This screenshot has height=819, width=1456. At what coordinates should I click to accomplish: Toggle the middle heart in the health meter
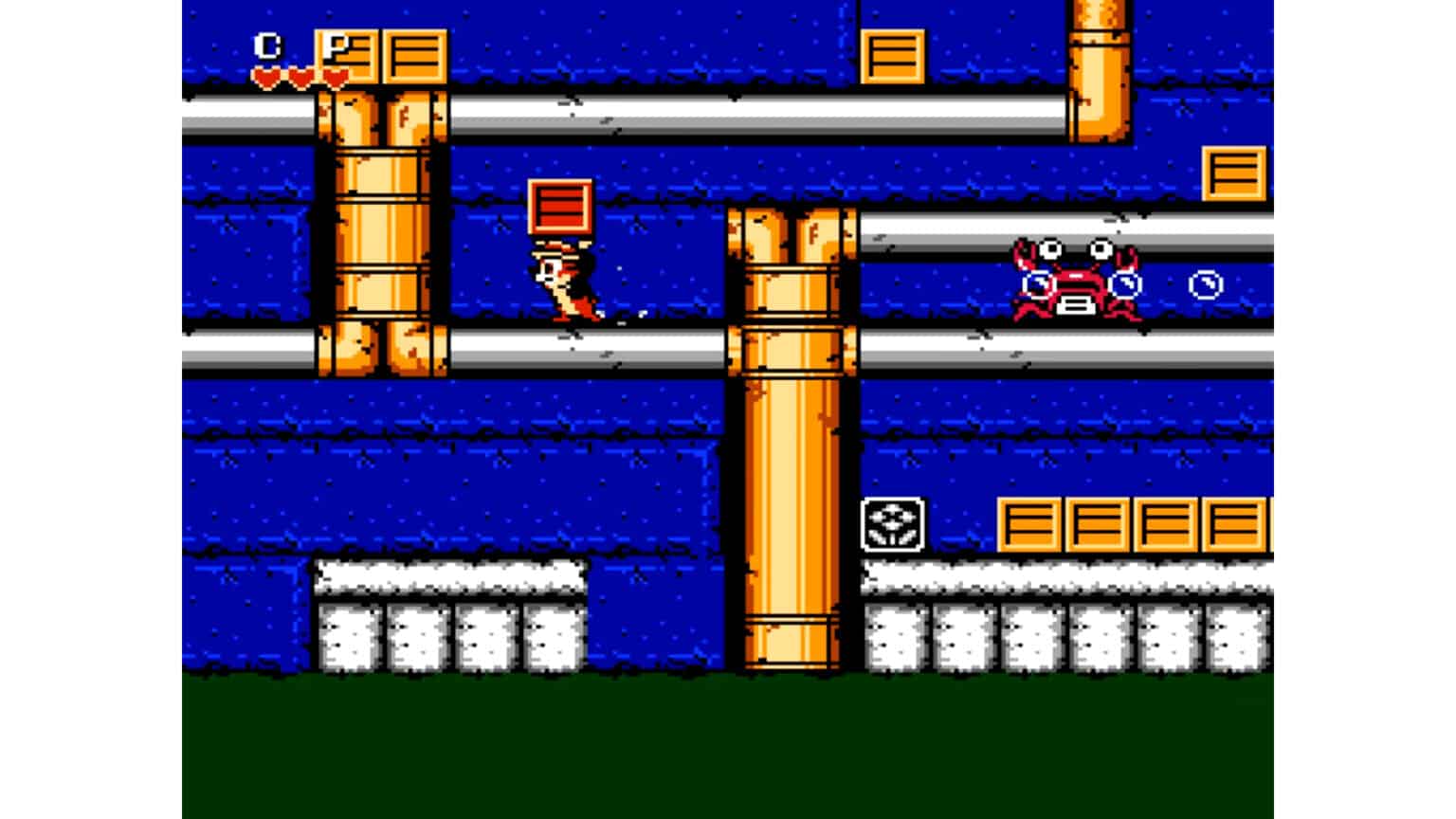tap(301, 73)
